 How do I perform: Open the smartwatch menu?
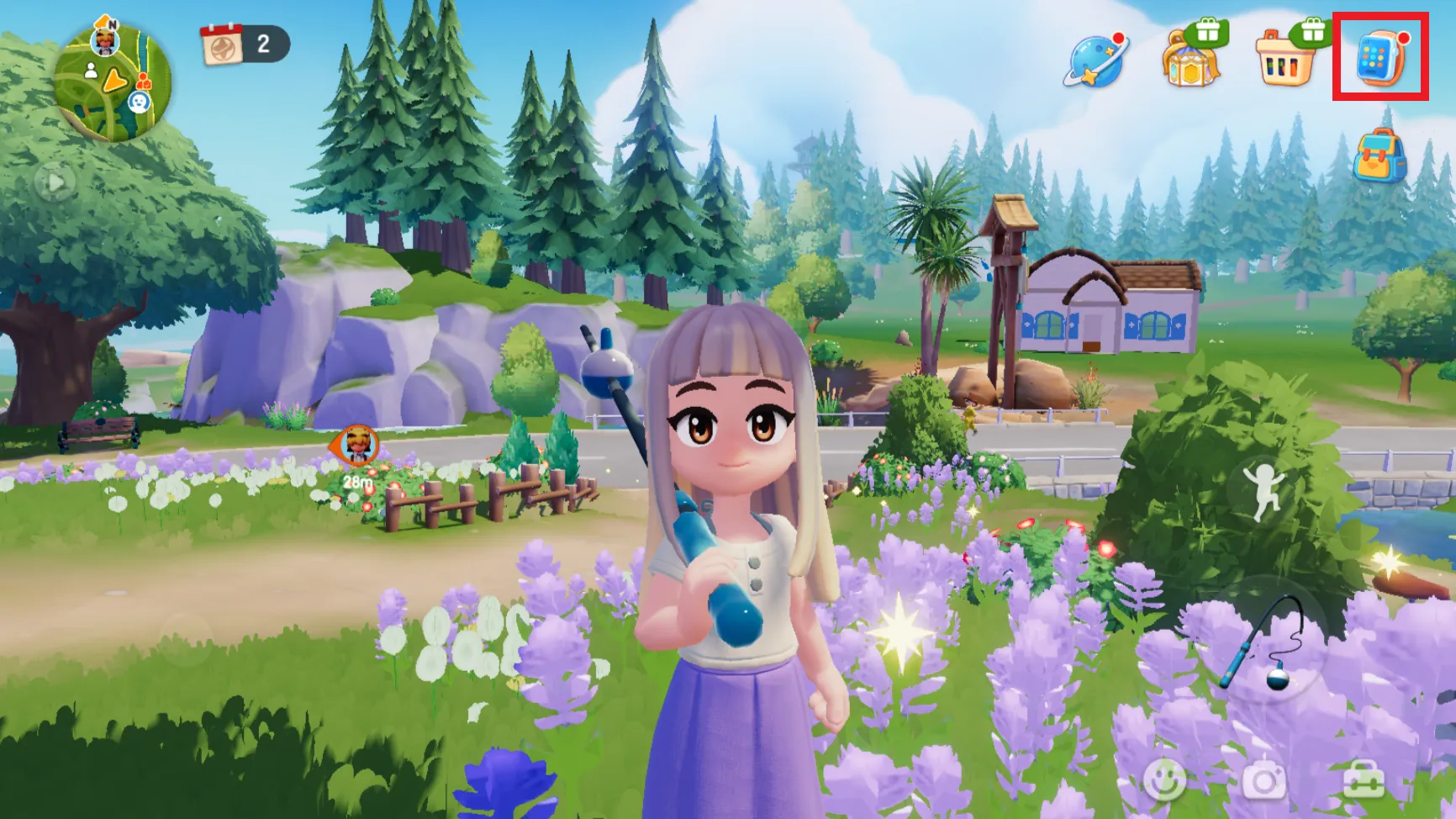(1380, 57)
